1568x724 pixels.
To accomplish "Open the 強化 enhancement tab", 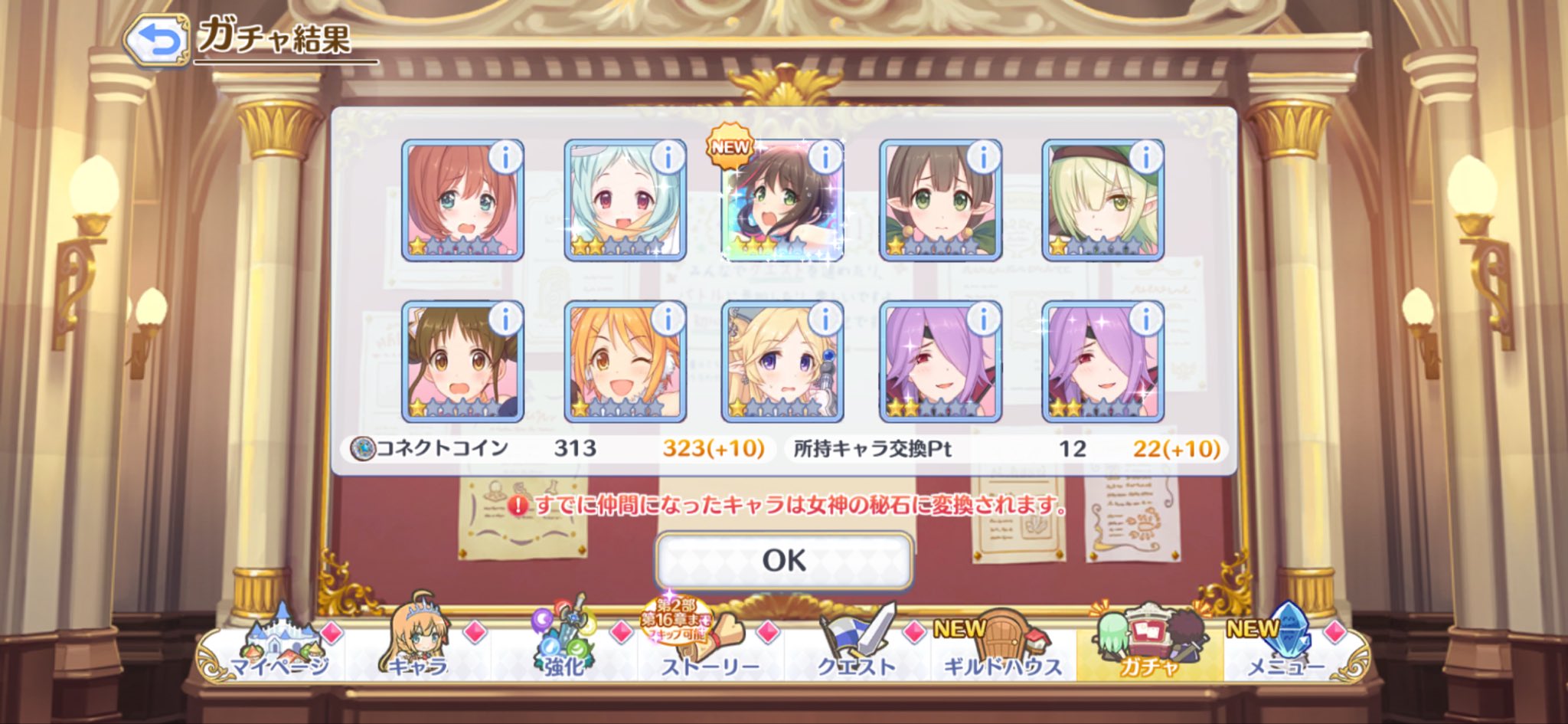I will coord(564,651).
